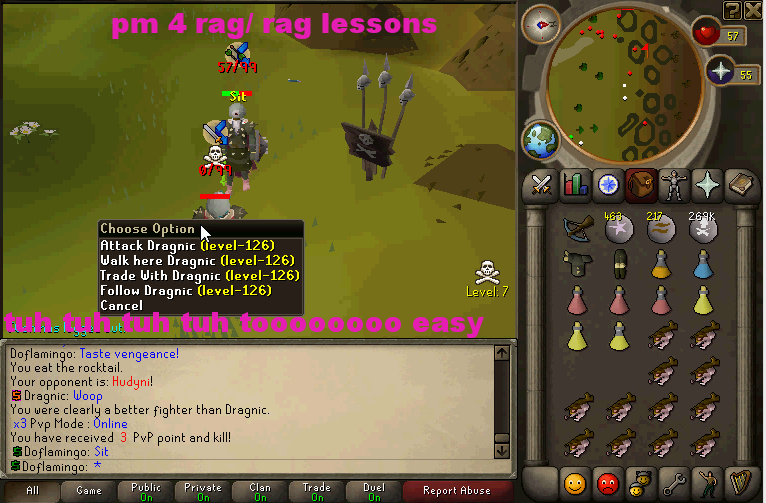766x503 pixels.
Task: Select Trade With Dragnic option
Action: 199,275
